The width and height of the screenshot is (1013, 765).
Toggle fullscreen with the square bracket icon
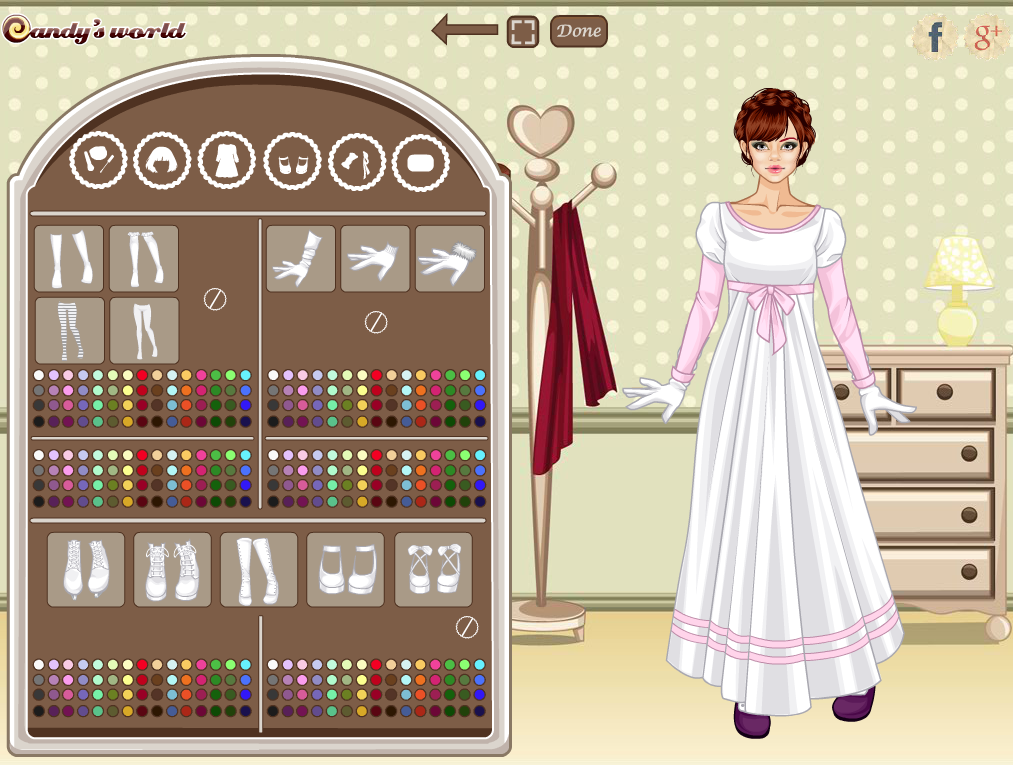522,31
